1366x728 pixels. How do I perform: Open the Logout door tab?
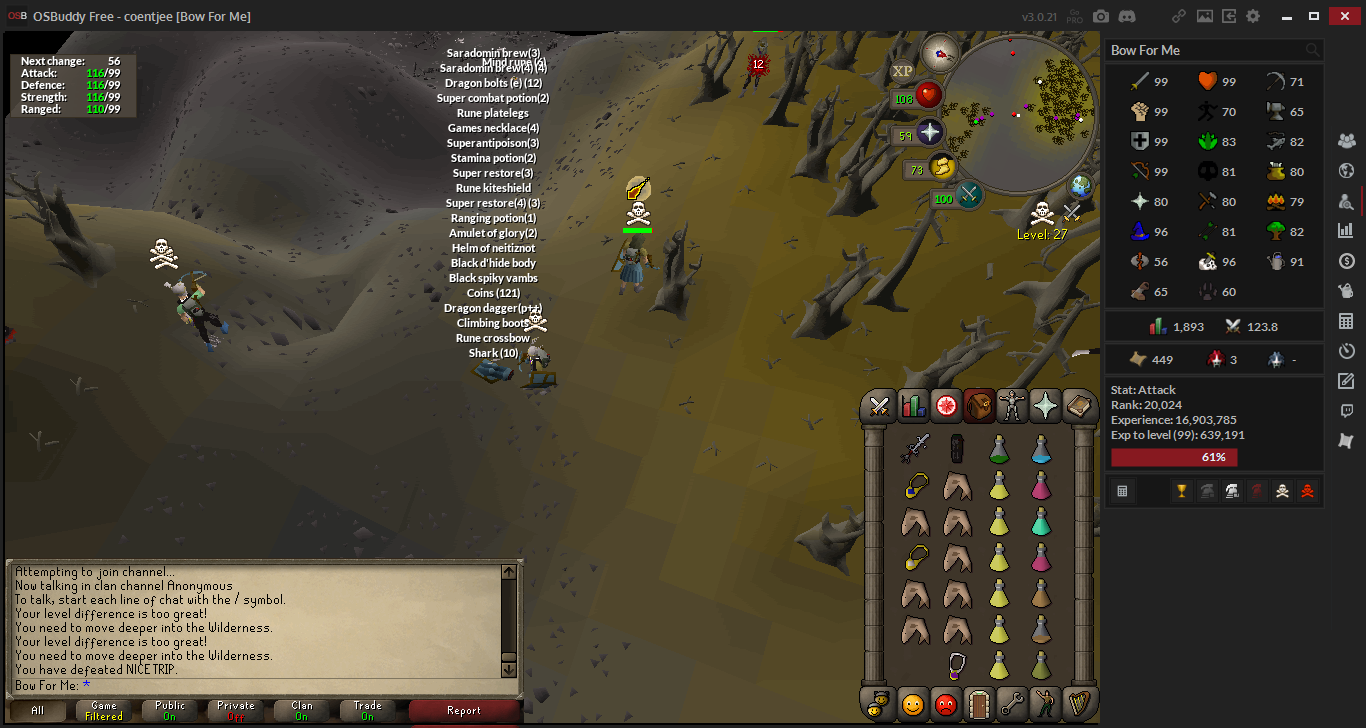pyautogui.click(x=979, y=704)
